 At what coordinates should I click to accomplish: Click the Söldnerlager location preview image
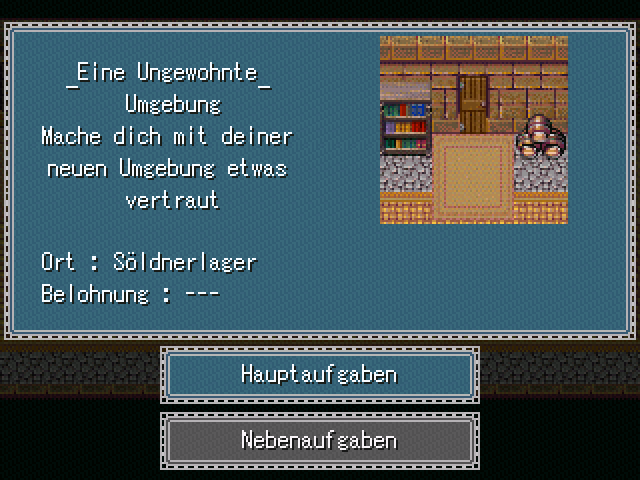(473, 129)
